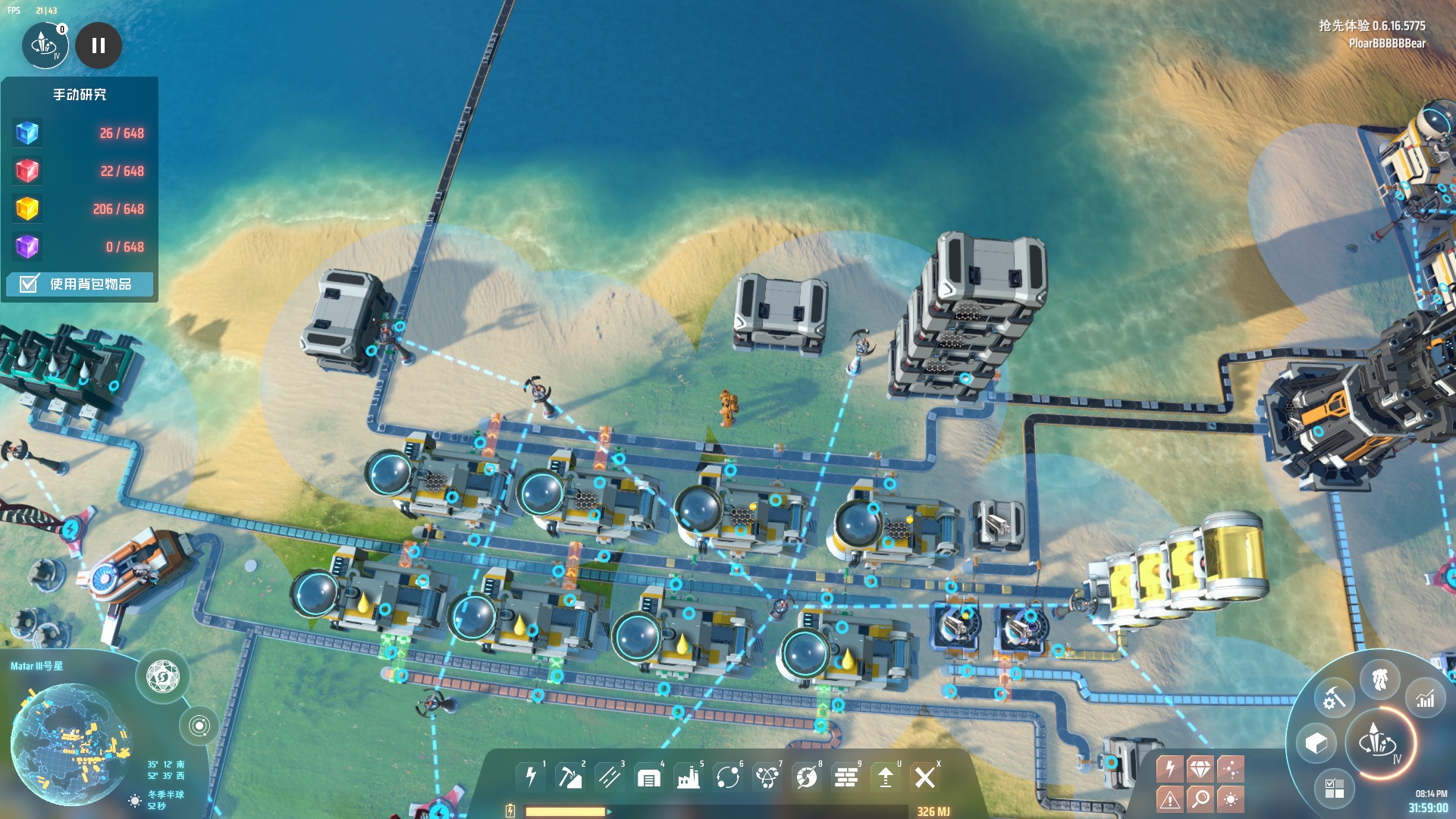Open the mecha panel from radial menu

(x=1379, y=679)
